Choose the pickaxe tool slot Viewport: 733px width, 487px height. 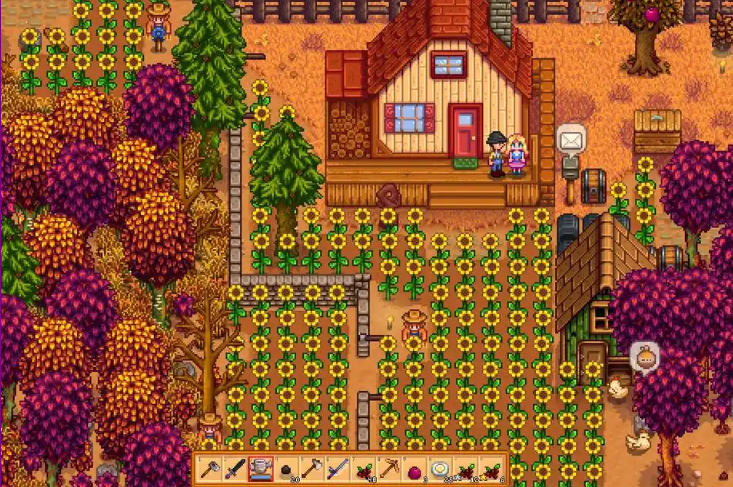click(x=389, y=467)
